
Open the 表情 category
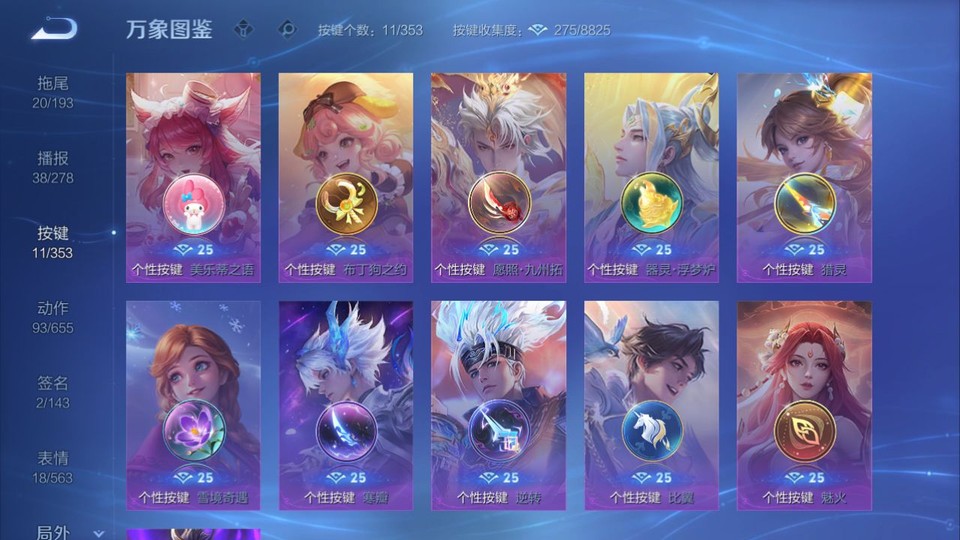coord(53,467)
